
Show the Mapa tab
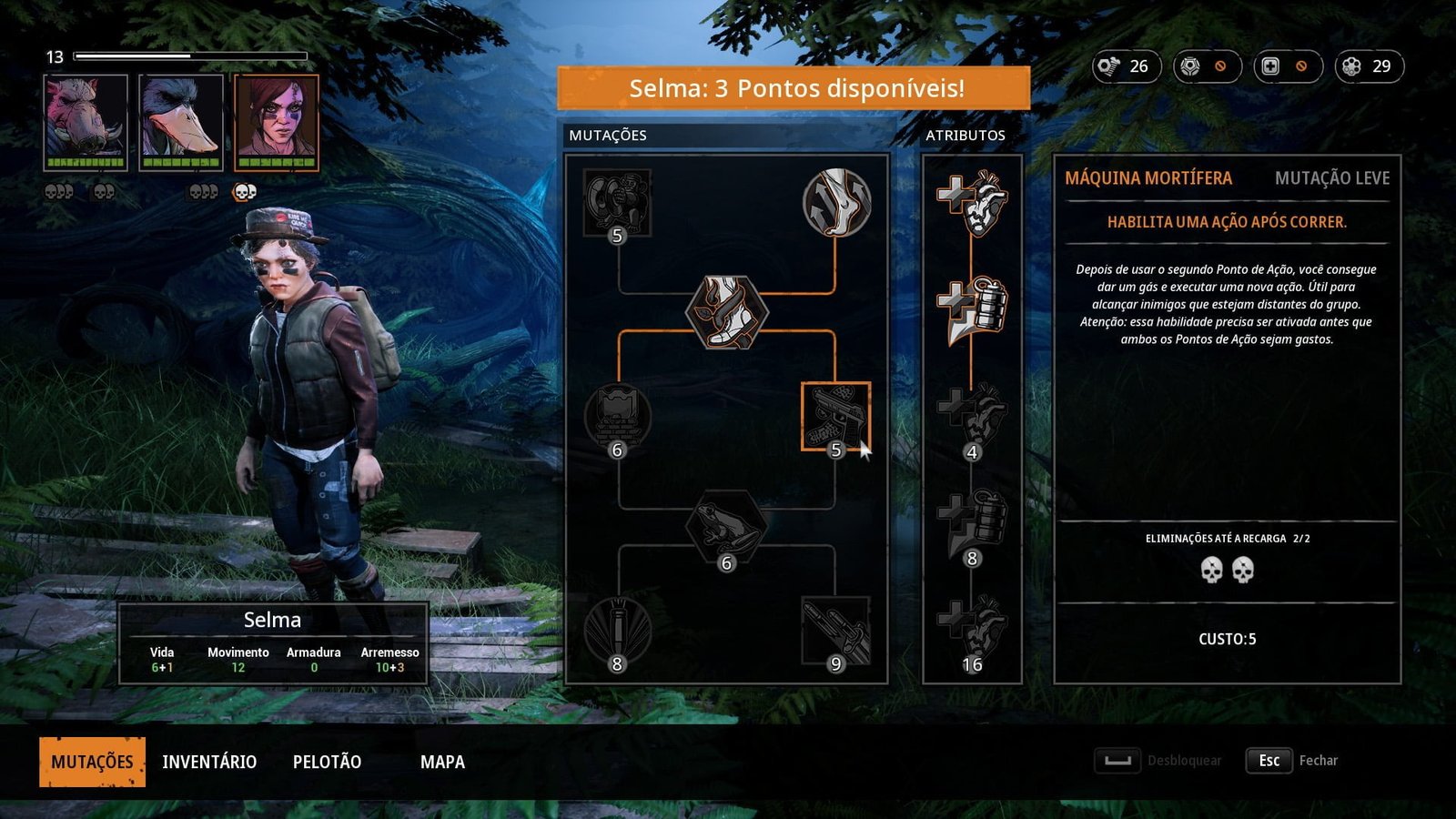(442, 762)
